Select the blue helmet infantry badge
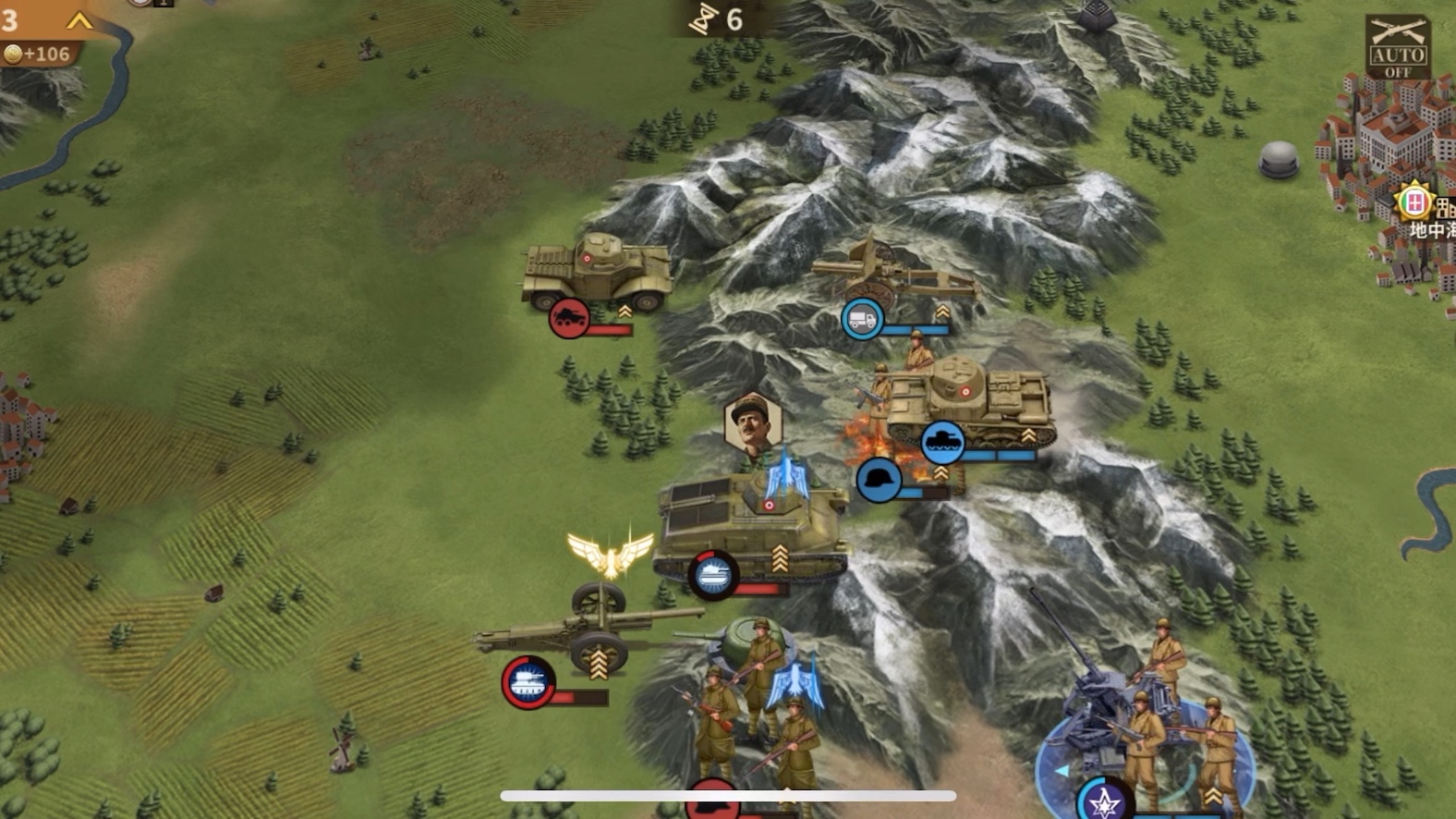The width and height of the screenshot is (1456, 819). pos(879,481)
